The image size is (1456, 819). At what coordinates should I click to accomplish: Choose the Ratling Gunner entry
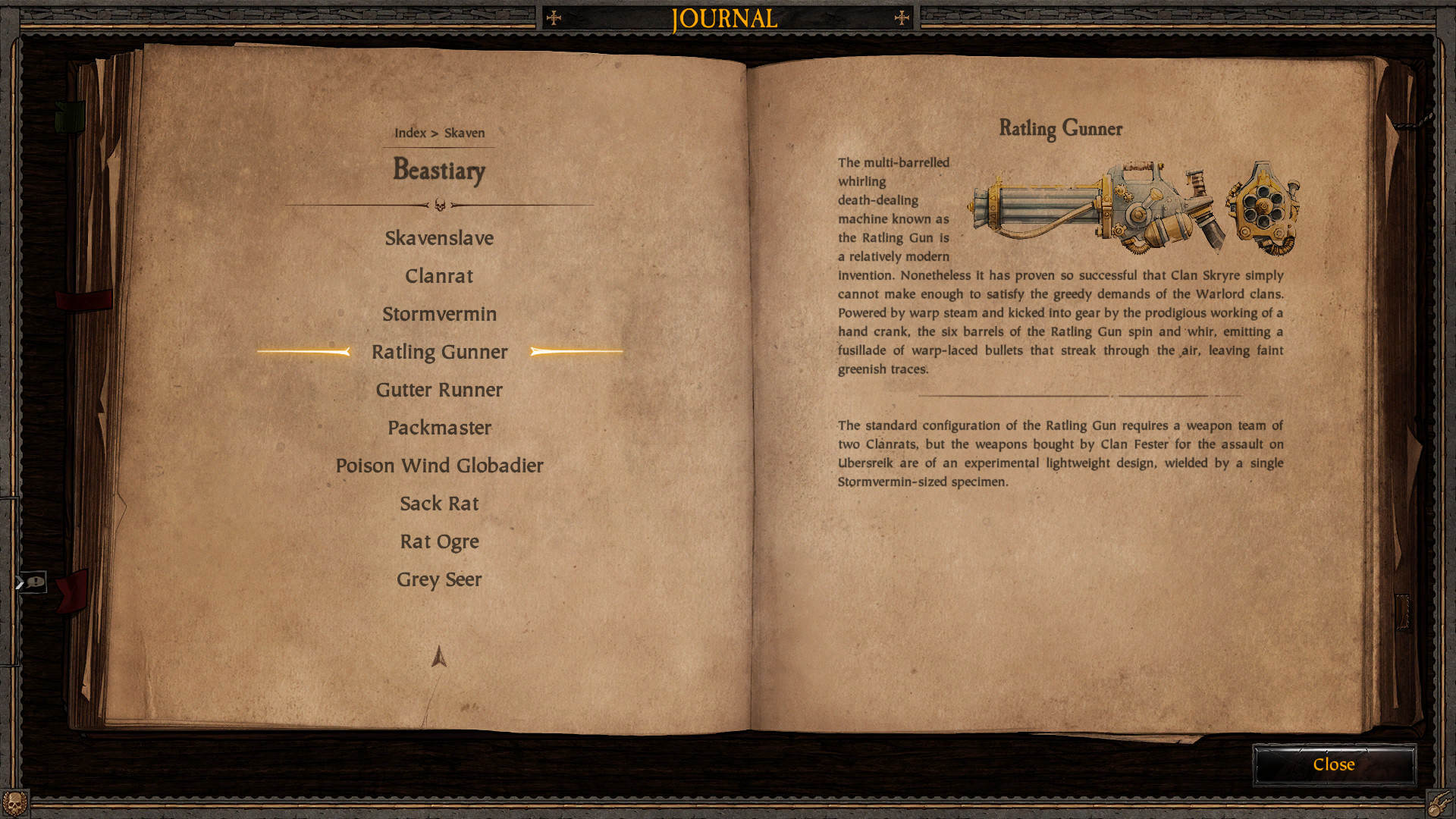pos(439,352)
